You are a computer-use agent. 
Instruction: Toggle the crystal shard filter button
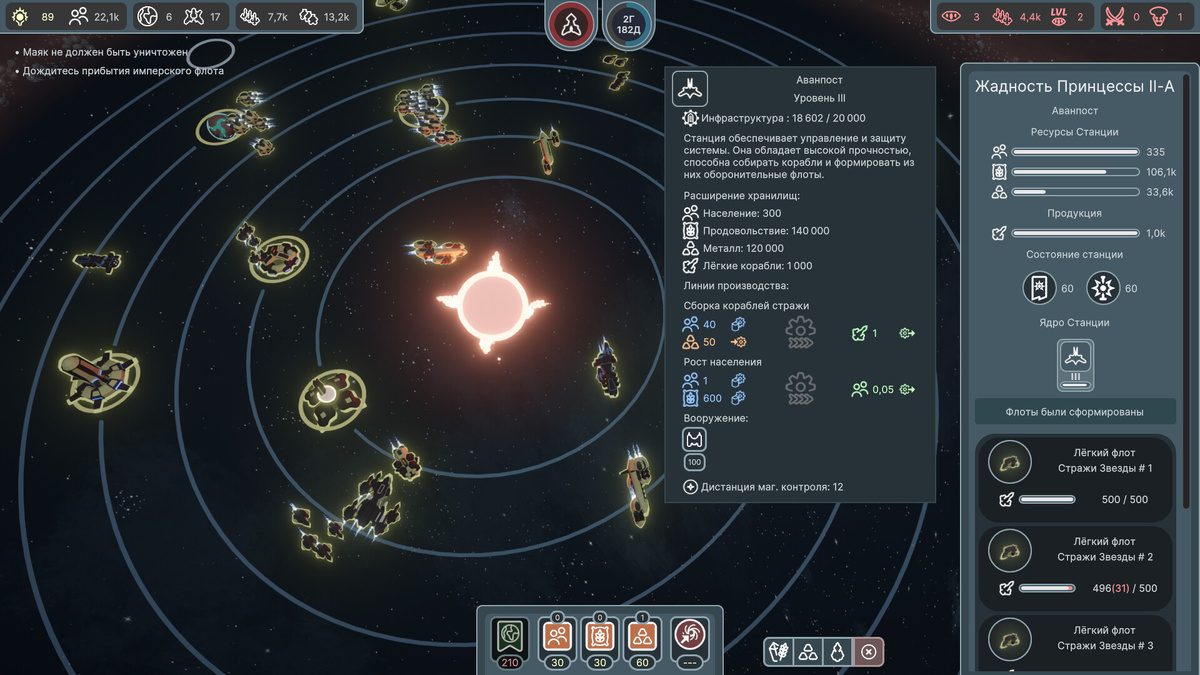[x=838, y=652]
